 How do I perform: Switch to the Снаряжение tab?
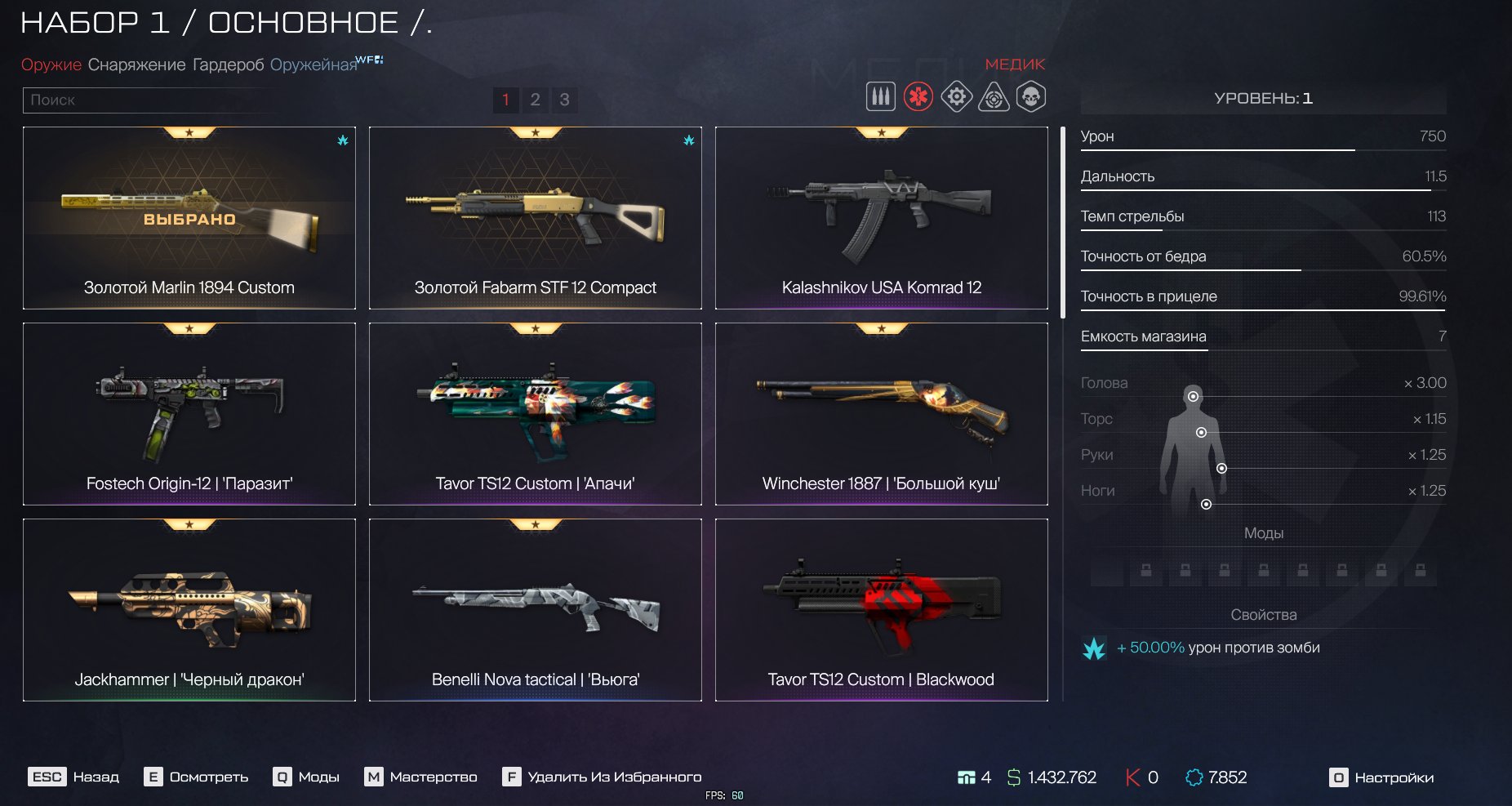coord(136,65)
